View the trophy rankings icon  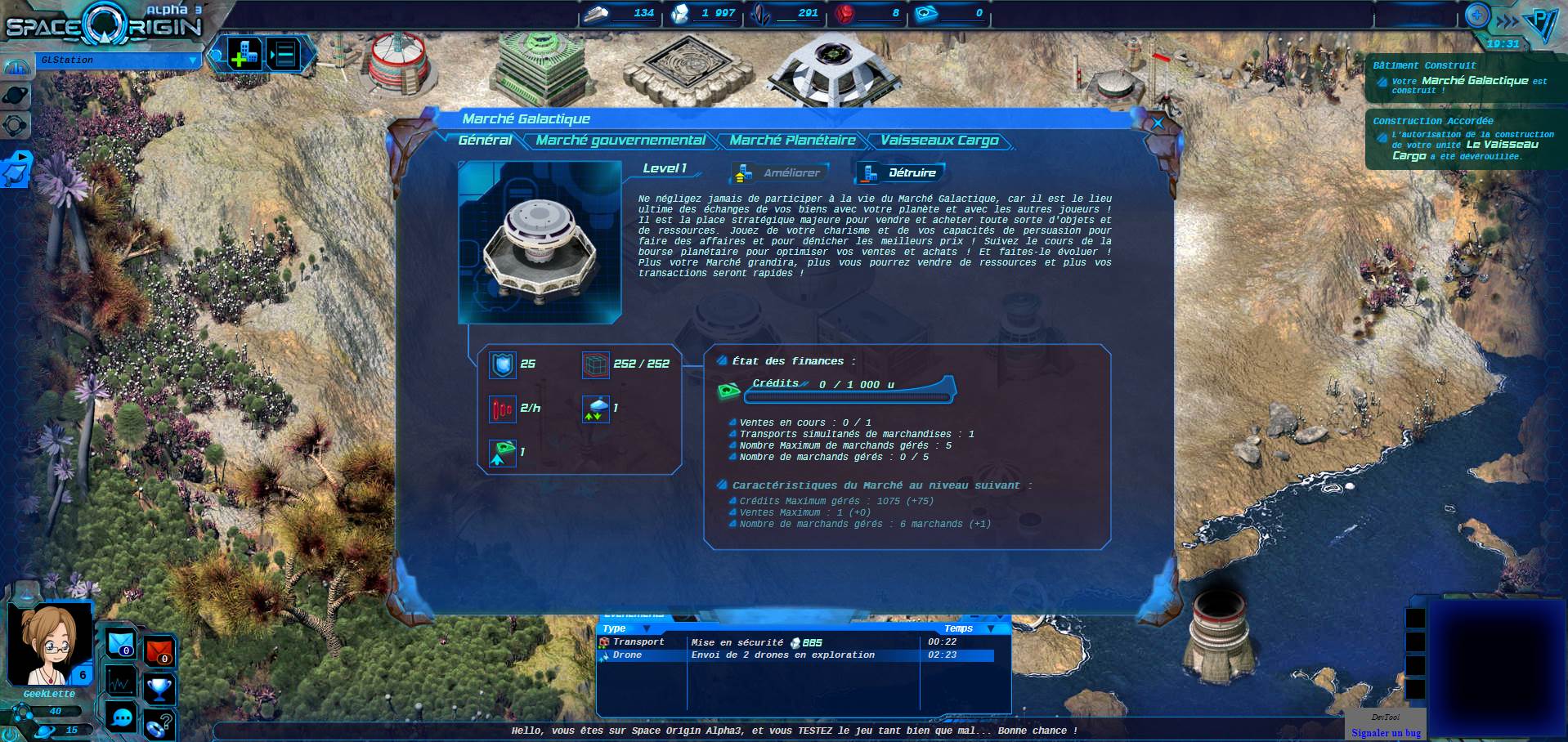coord(159,688)
